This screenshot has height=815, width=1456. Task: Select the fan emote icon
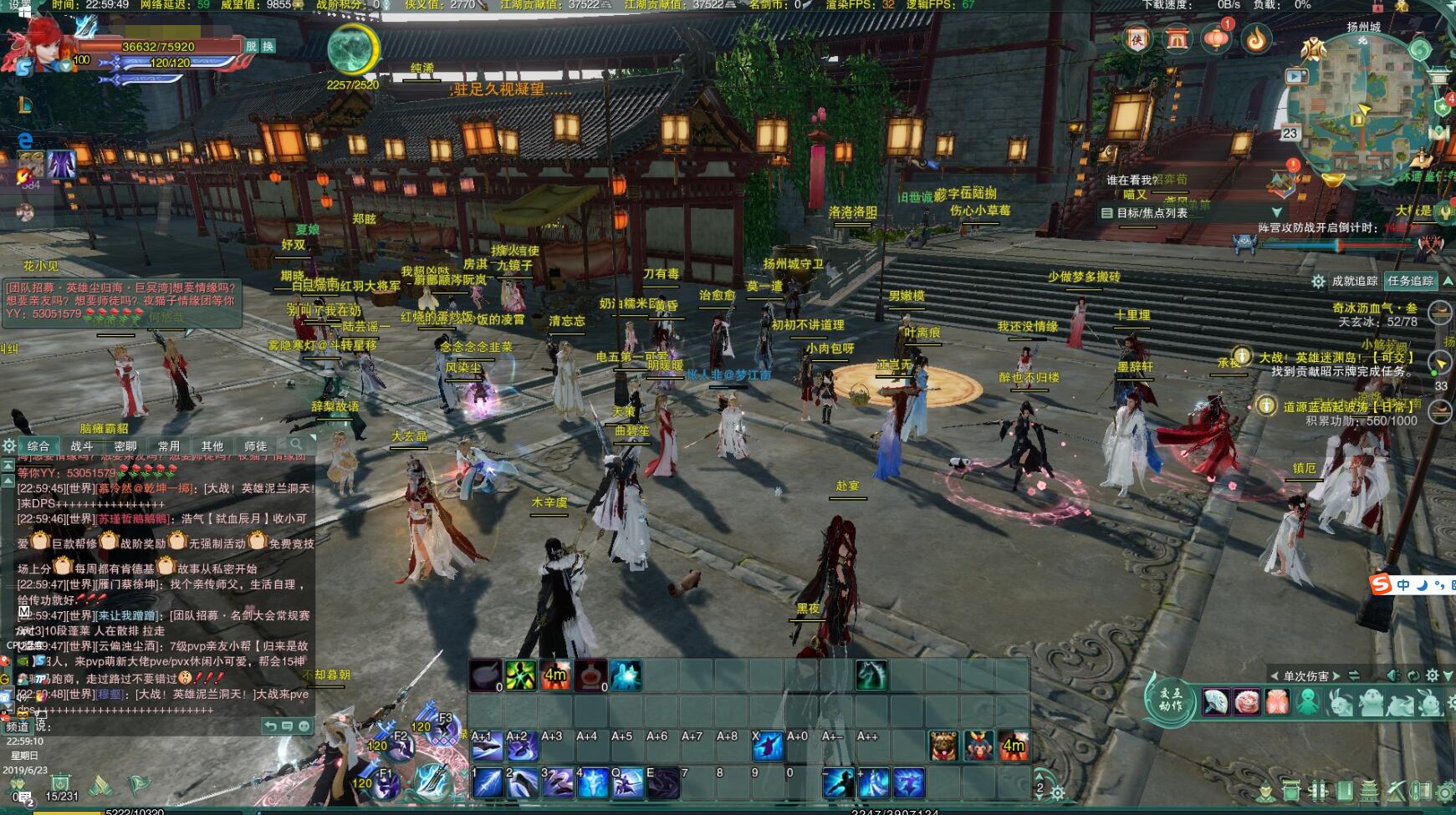1215,701
